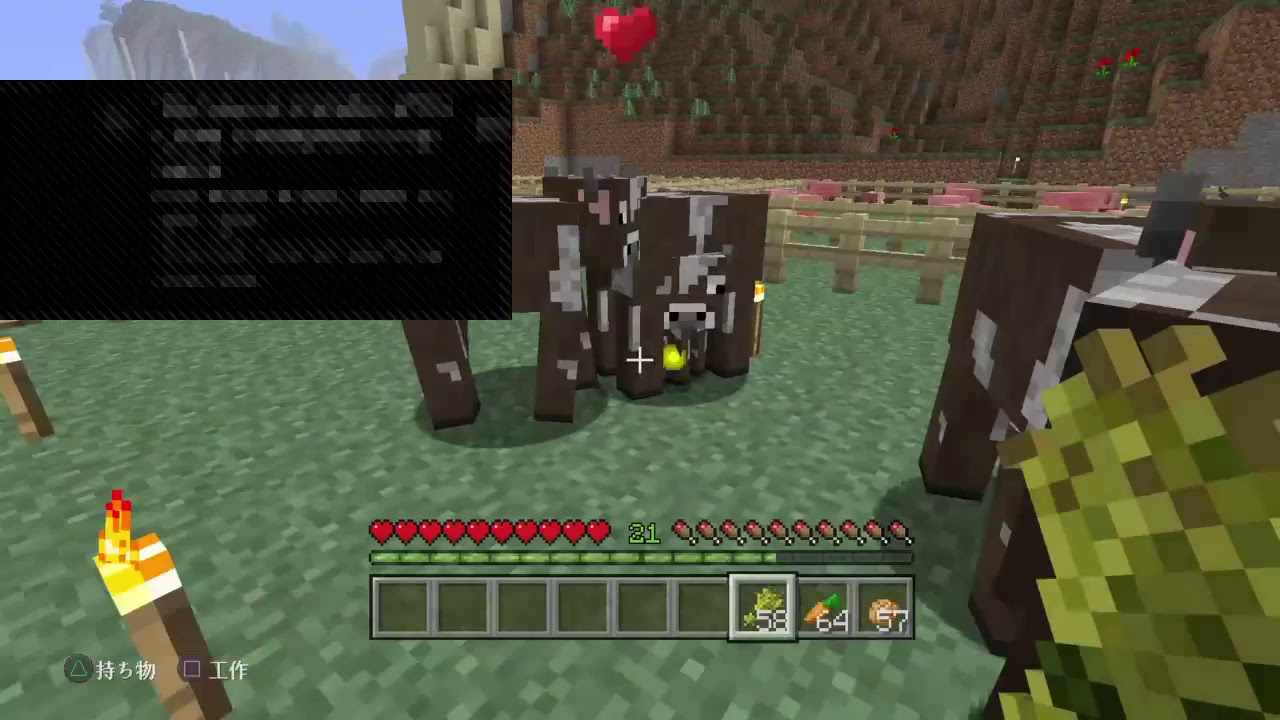1280x720 pixels.
Task: Select the wheat item in the hotbar
Action: click(x=763, y=607)
